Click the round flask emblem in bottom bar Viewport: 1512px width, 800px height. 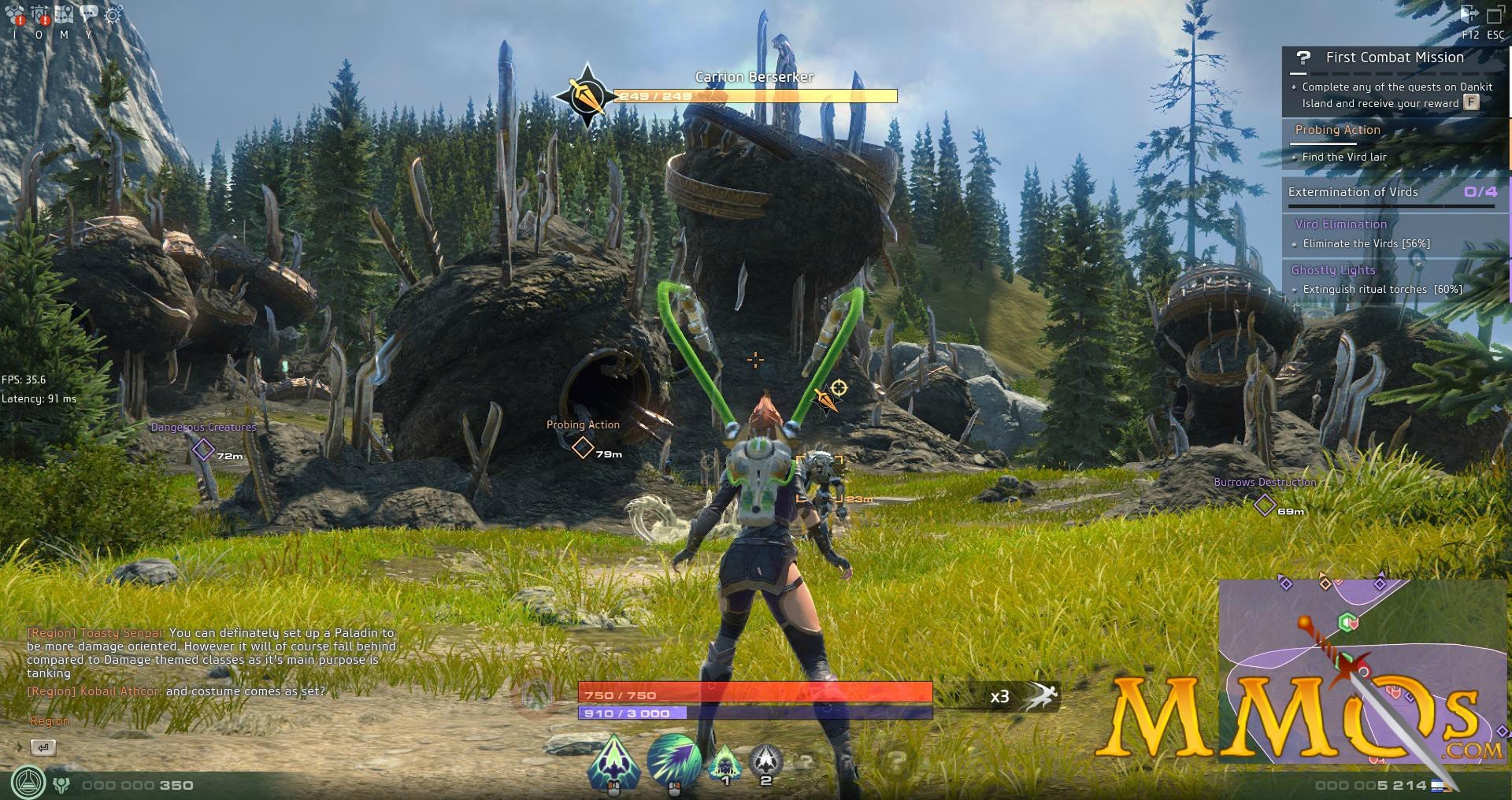pyautogui.click(x=28, y=783)
